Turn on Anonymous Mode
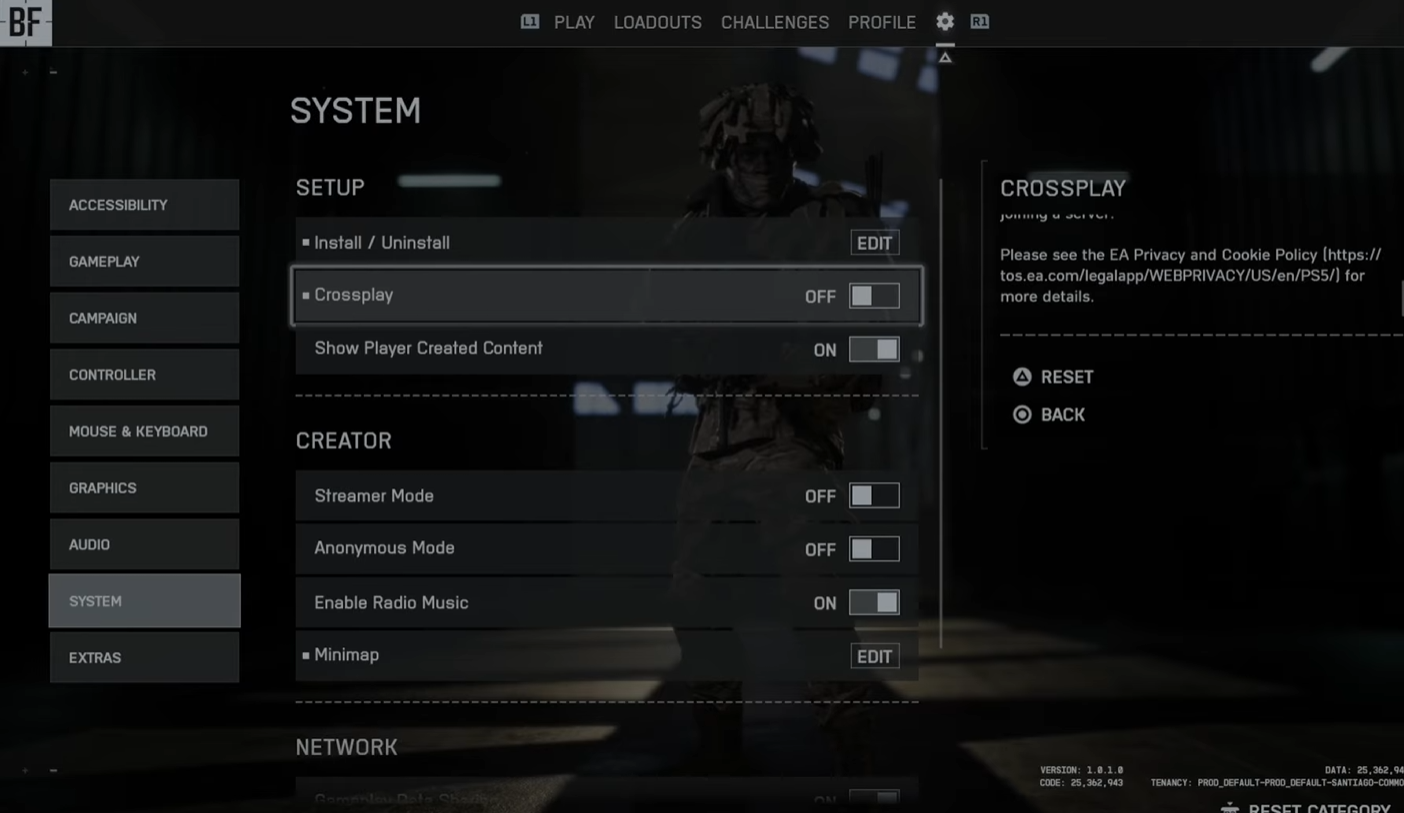Viewport: 1404px width, 813px height. pos(874,549)
